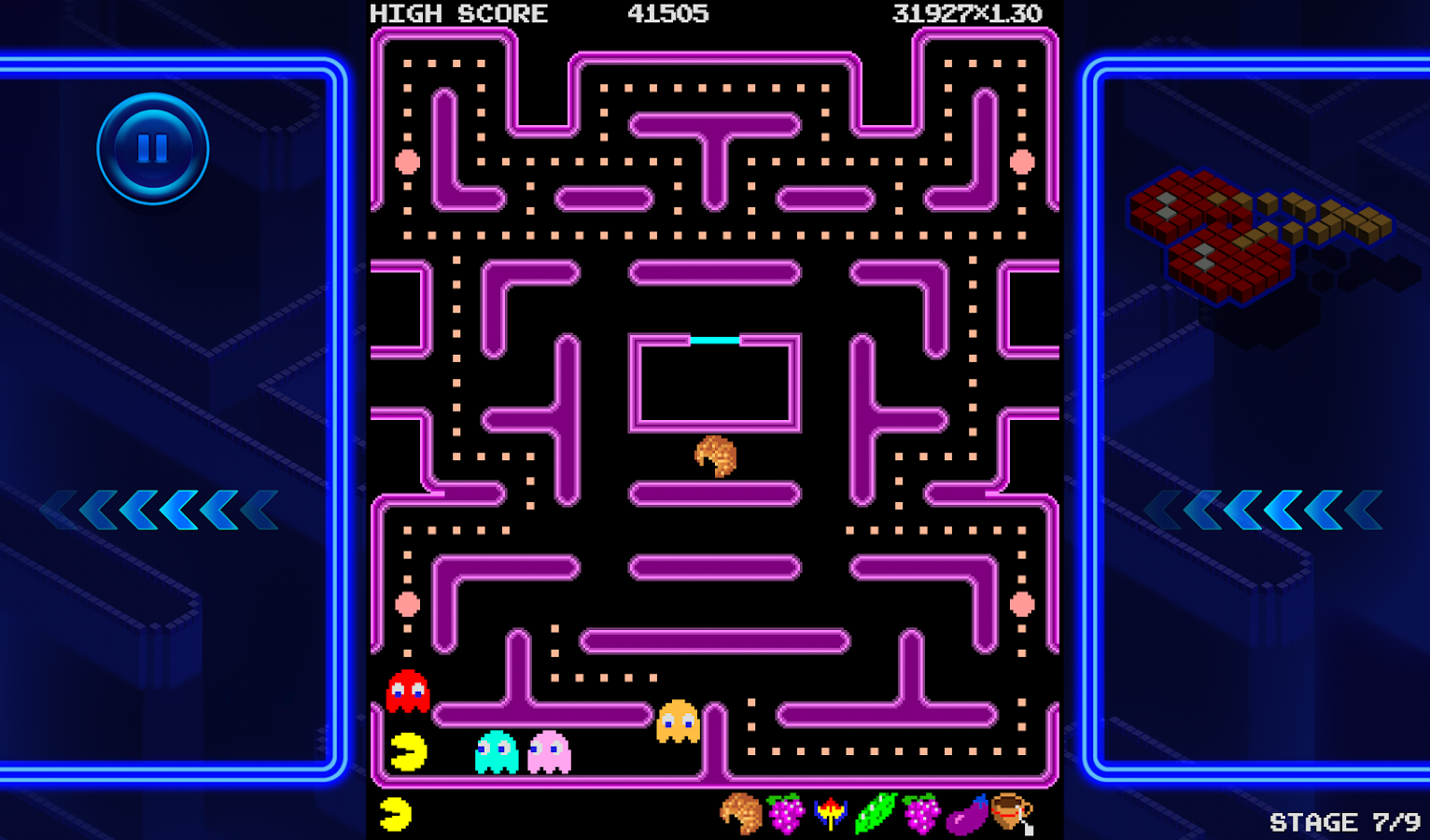Click Inky the cyan ghost
The height and width of the screenshot is (840, 1430).
[x=496, y=751]
